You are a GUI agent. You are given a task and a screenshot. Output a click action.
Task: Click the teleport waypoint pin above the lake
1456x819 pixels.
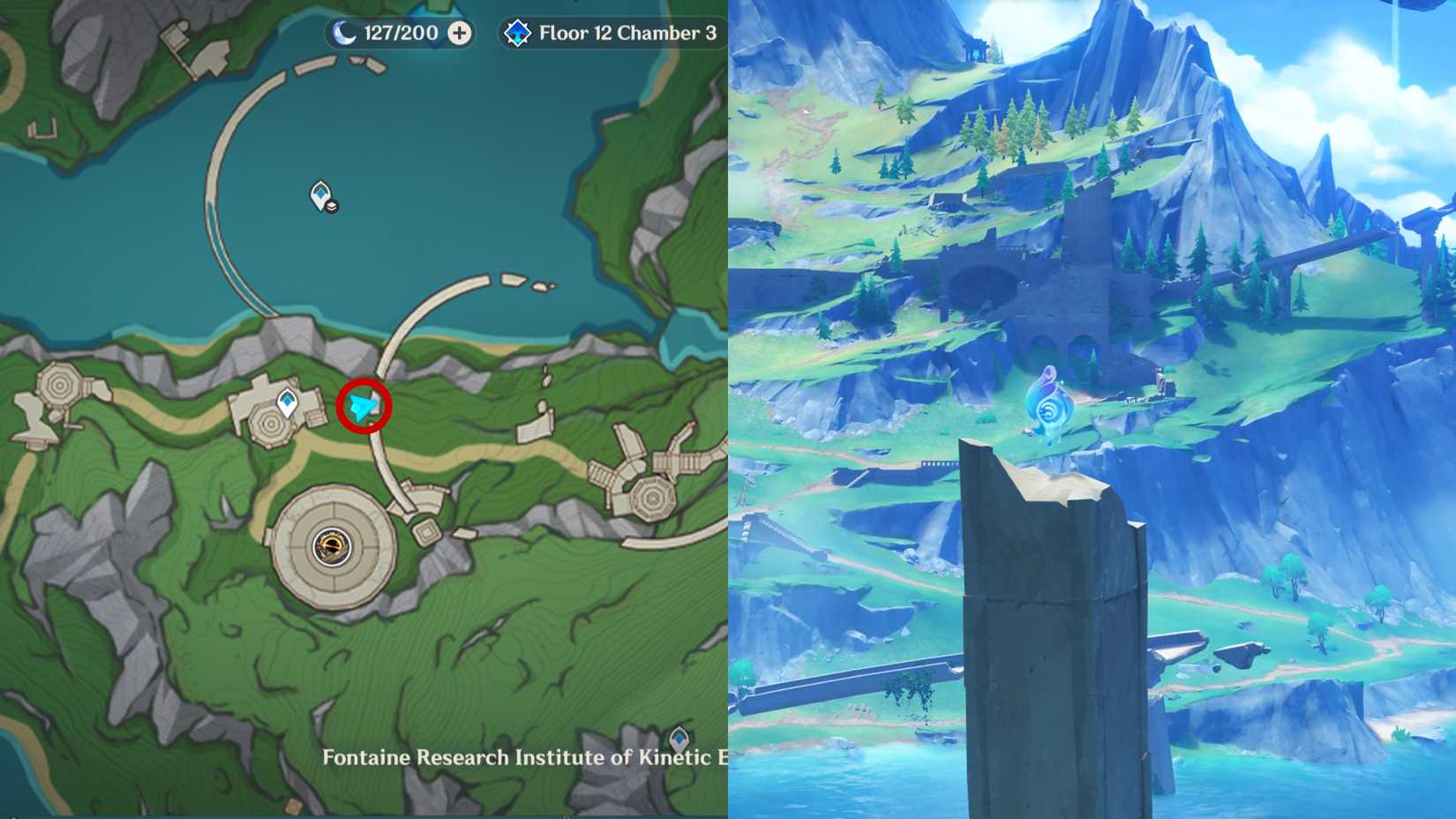coord(318,192)
